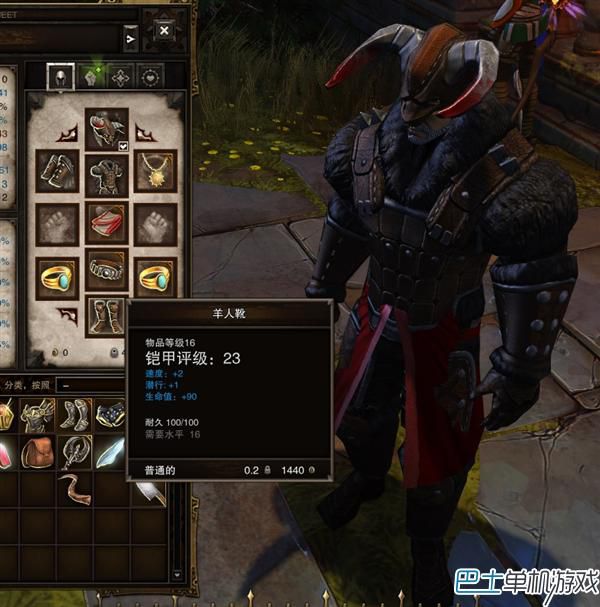
Task: Pick the left turquoise ring slot
Action: coord(56,278)
